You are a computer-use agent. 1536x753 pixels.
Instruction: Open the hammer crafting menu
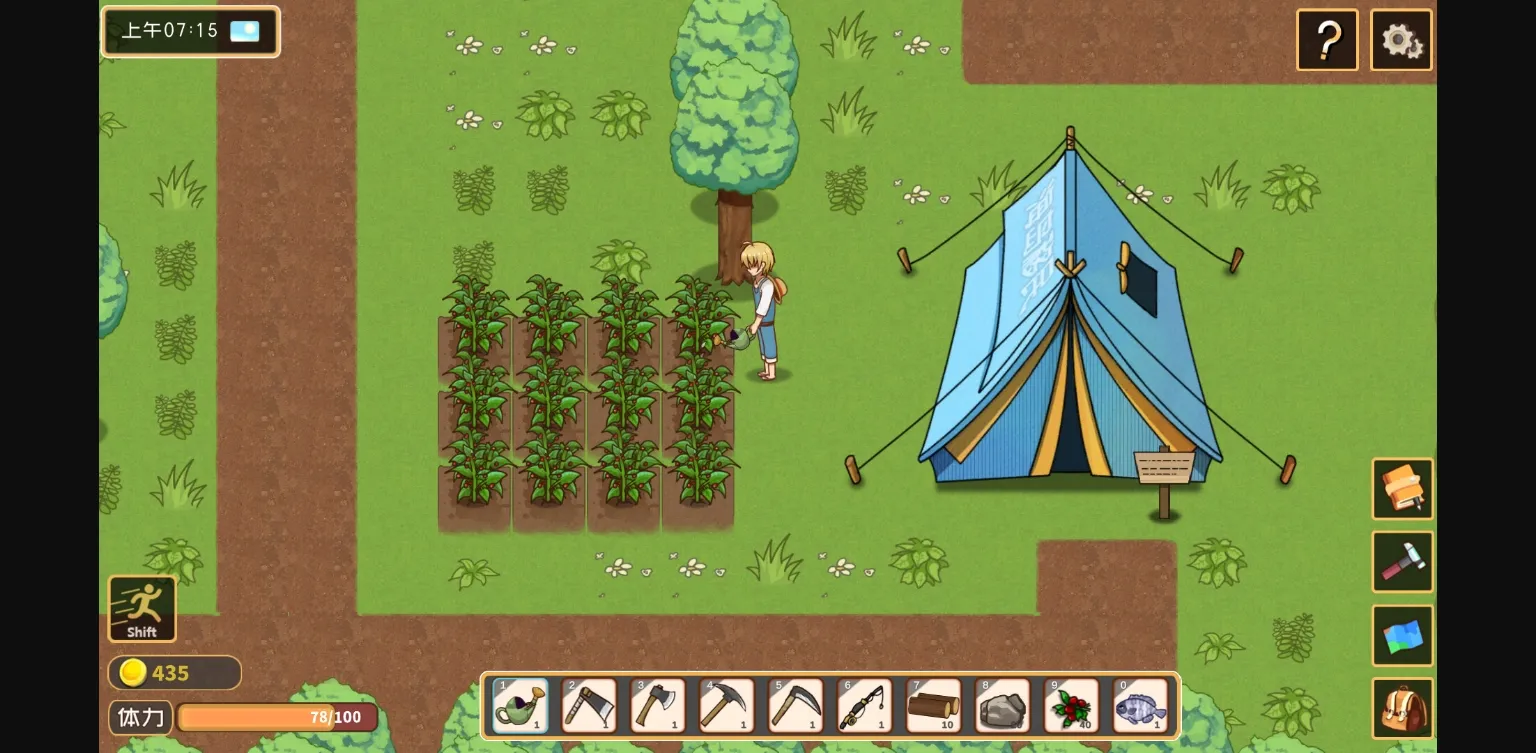tap(1402, 562)
